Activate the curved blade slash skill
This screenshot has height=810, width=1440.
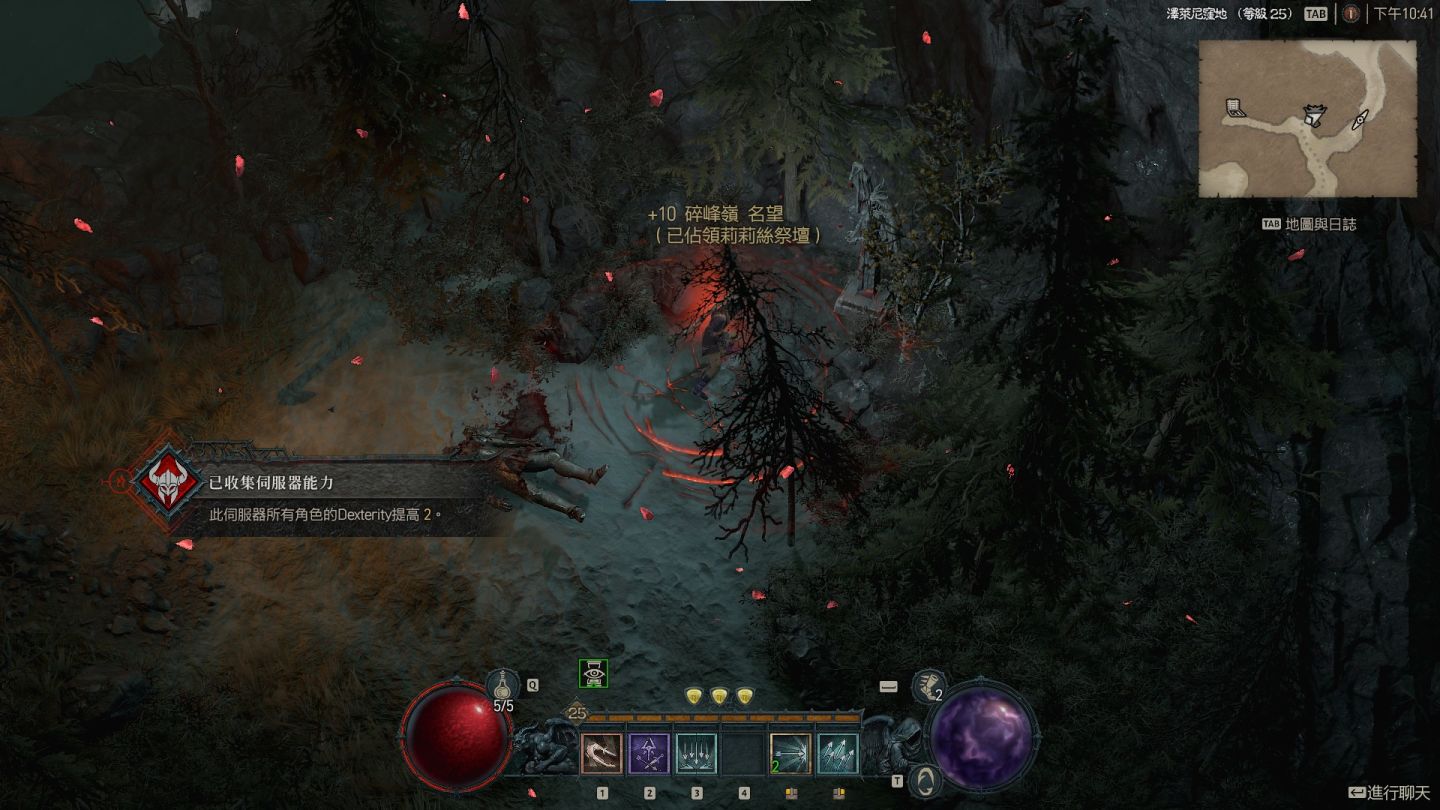click(602, 754)
